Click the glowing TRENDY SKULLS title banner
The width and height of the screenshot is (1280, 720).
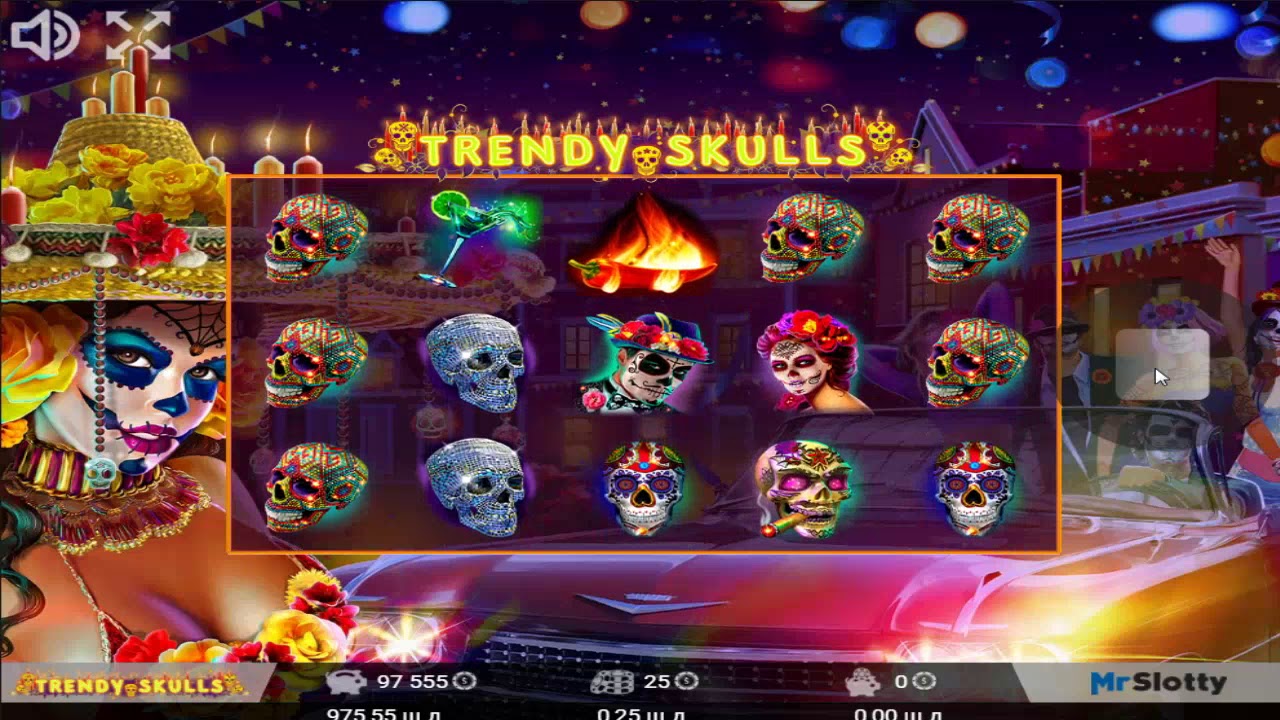coord(637,148)
